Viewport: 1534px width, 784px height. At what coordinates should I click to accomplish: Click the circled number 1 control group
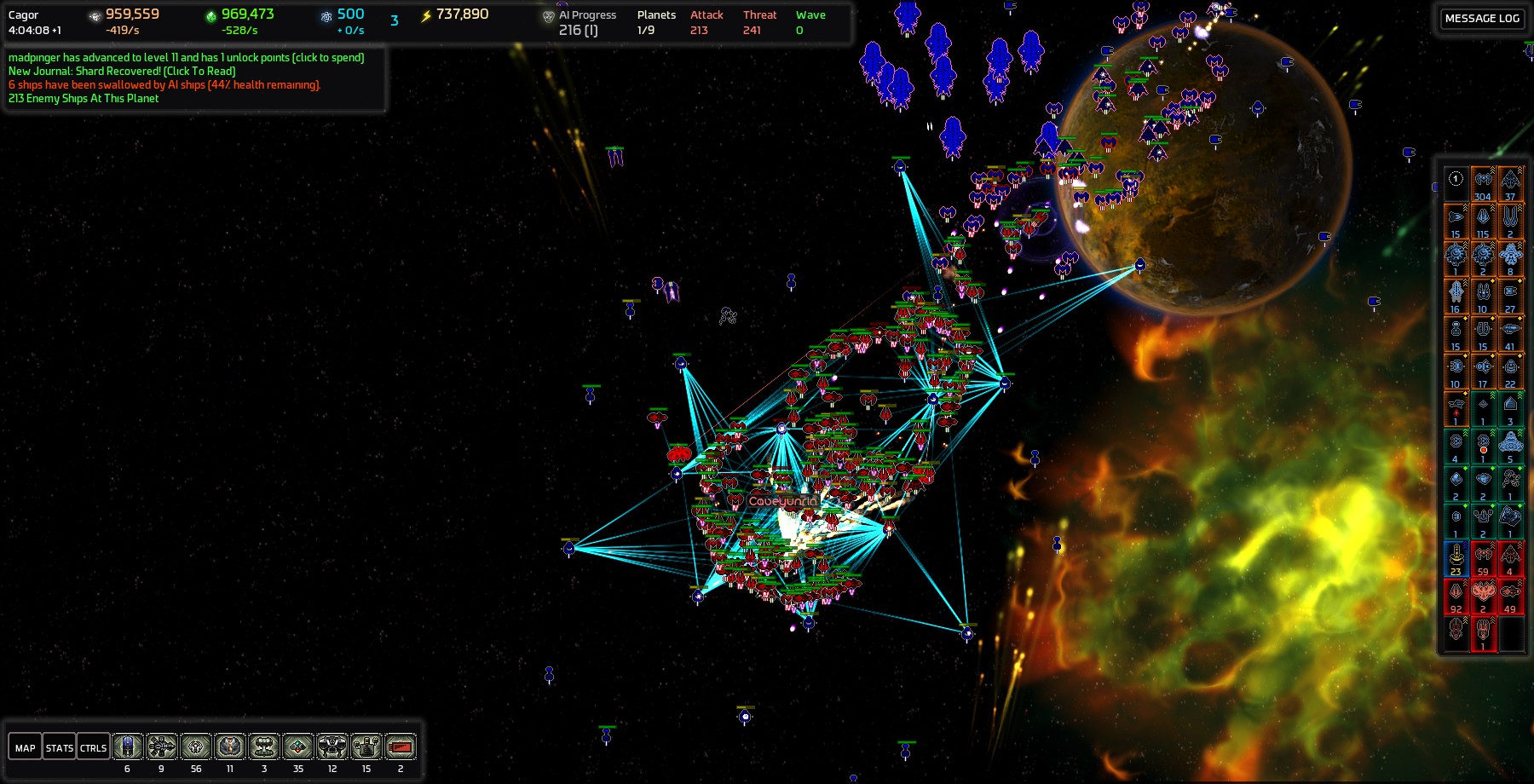coord(1456,179)
